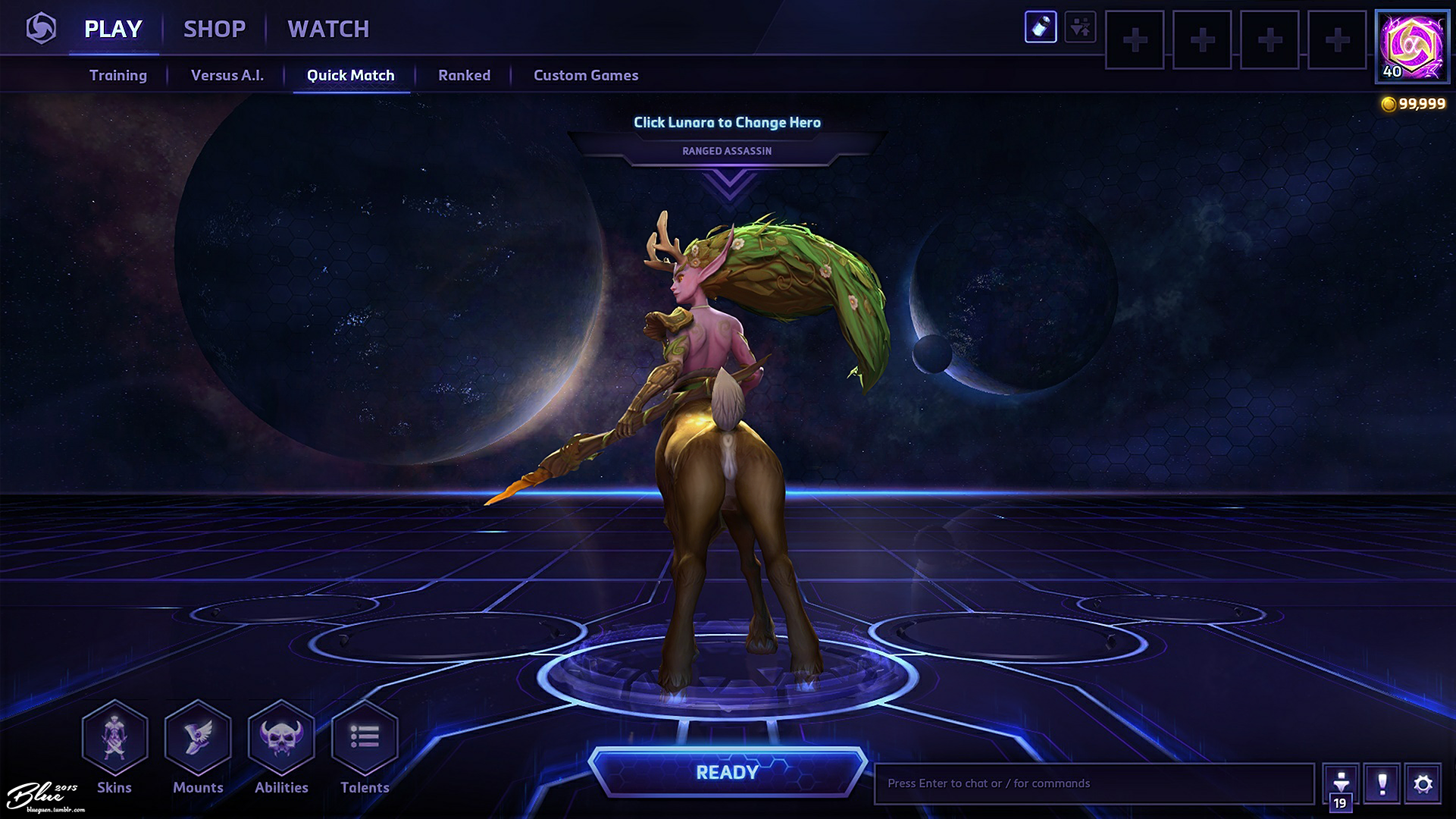Select the PLAY section
Screen dimensions: 1456x819
point(113,29)
